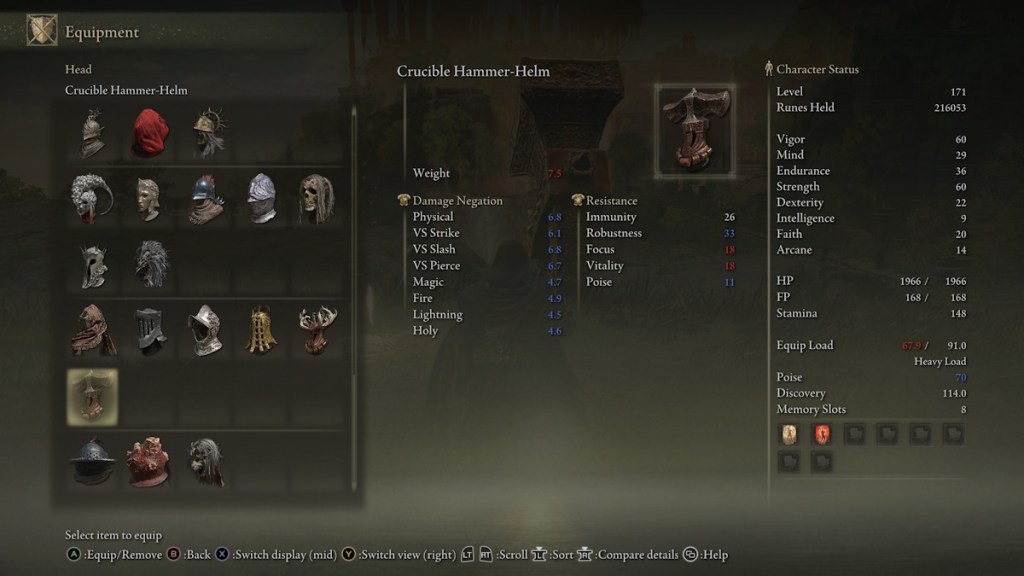Image resolution: width=1024 pixels, height=576 pixels.
Task: Click the Crucible Hammer-Helm preview image
Action: tap(695, 130)
